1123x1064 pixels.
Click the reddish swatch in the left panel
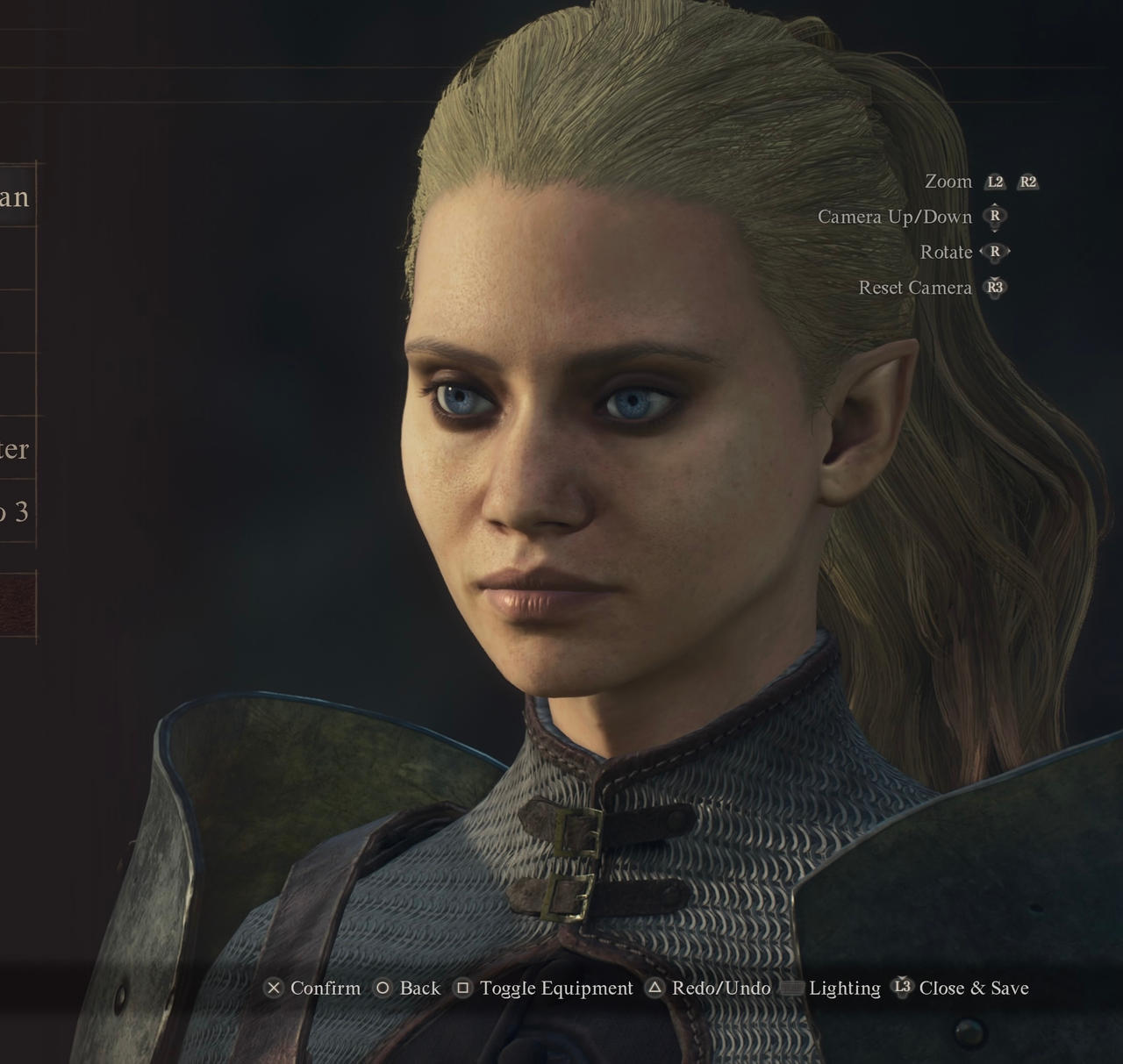[x=18, y=606]
